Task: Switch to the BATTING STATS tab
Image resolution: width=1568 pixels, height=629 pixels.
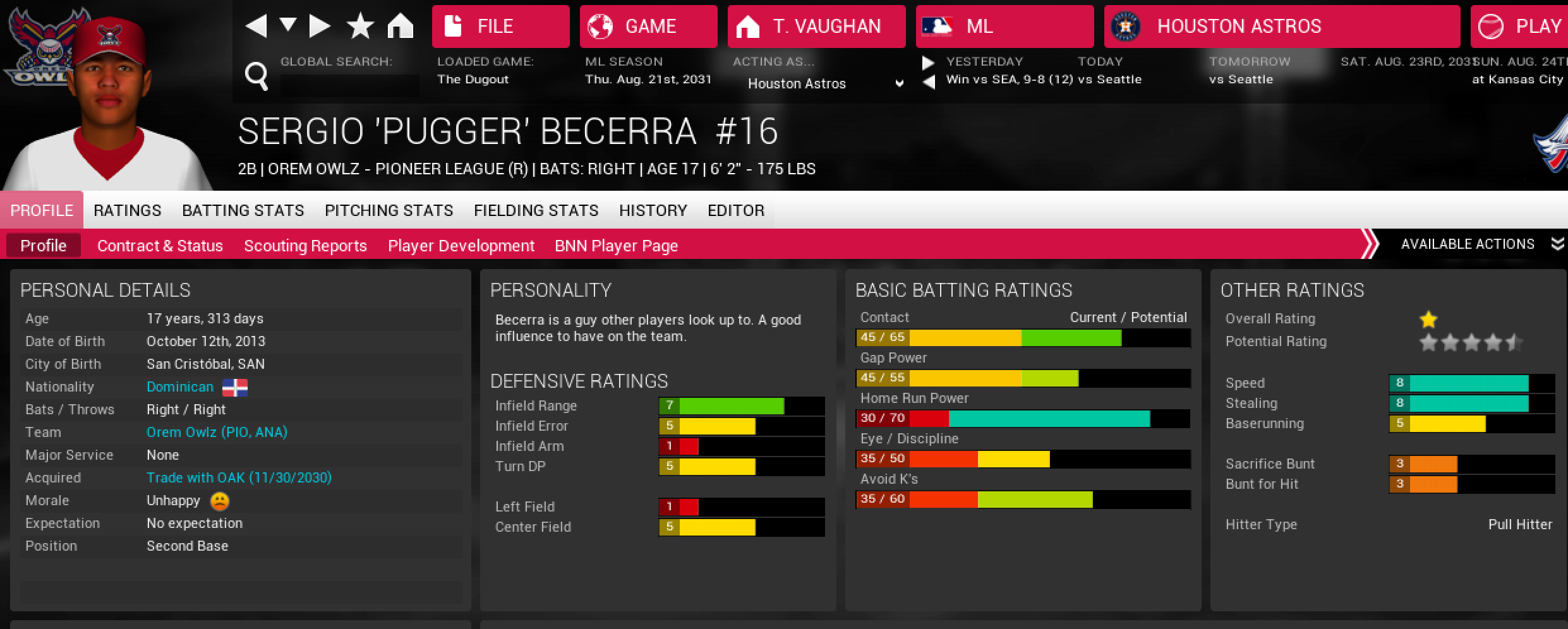Action: [x=243, y=210]
